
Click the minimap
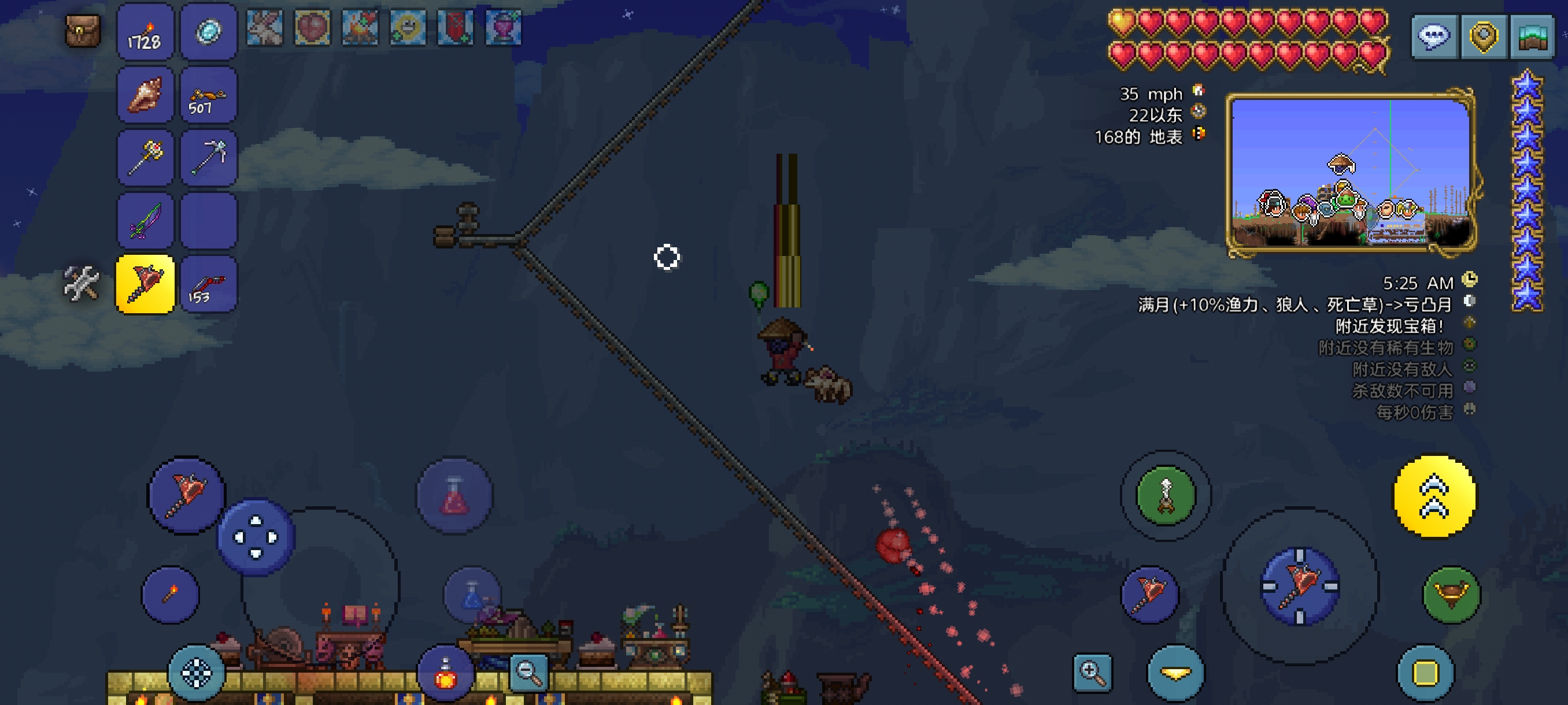click(x=1351, y=172)
